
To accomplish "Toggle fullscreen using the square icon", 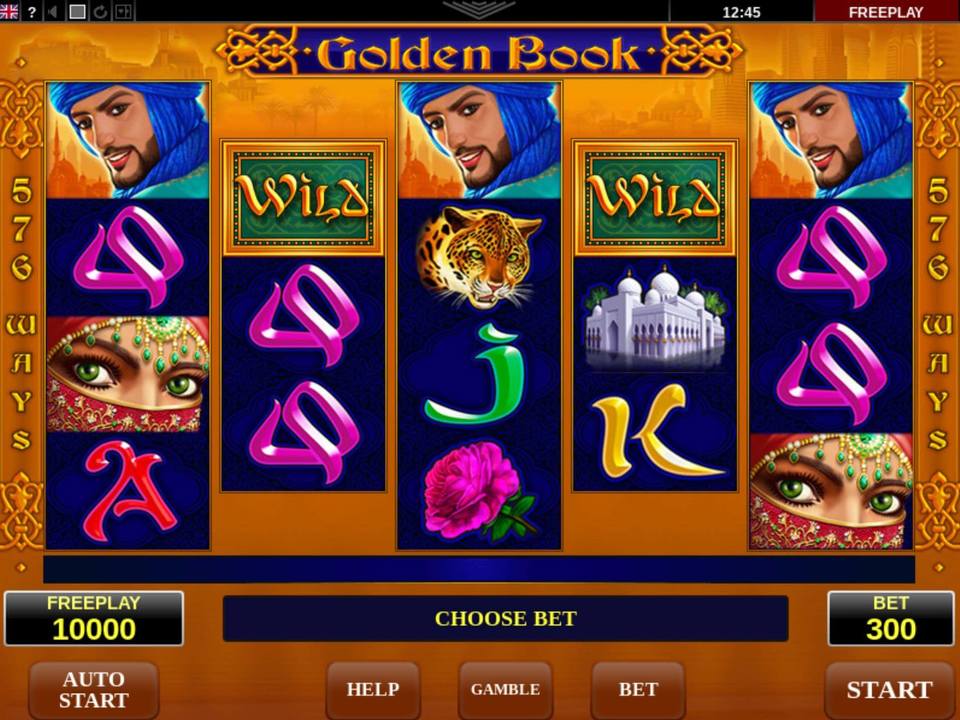I will click(x=77, y=12).
